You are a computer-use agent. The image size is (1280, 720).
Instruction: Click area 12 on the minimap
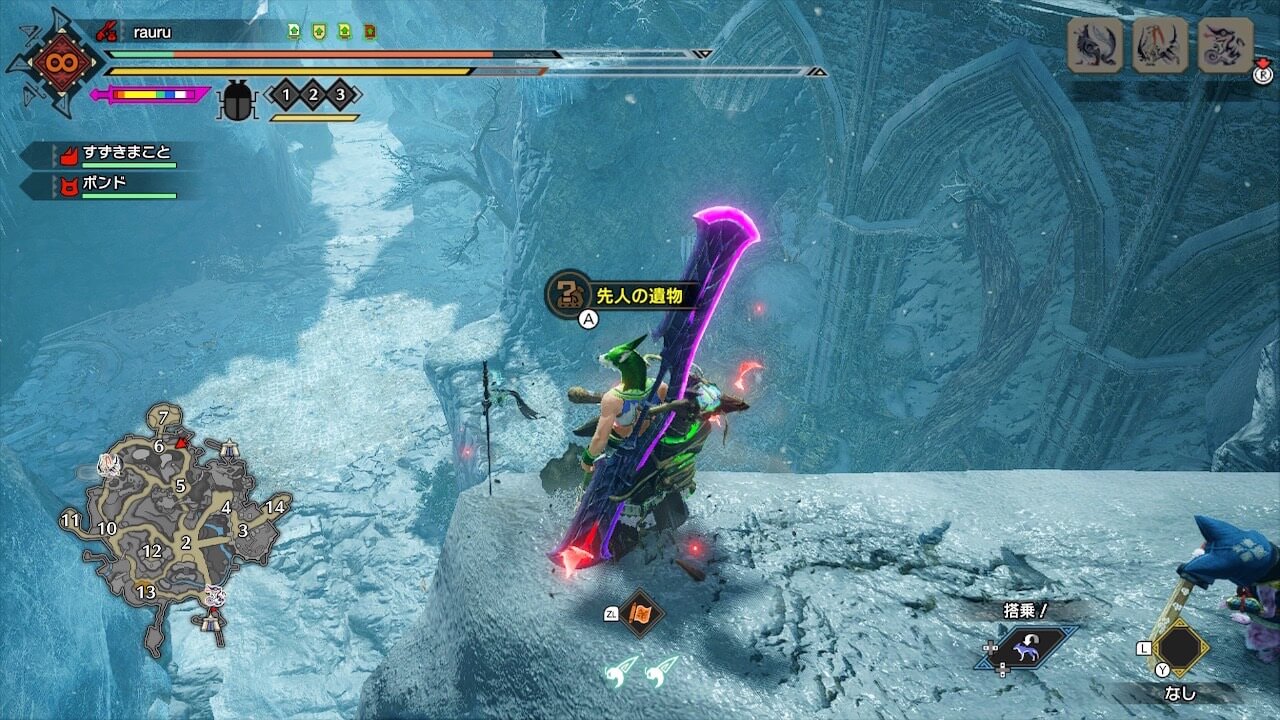point(152,551)
